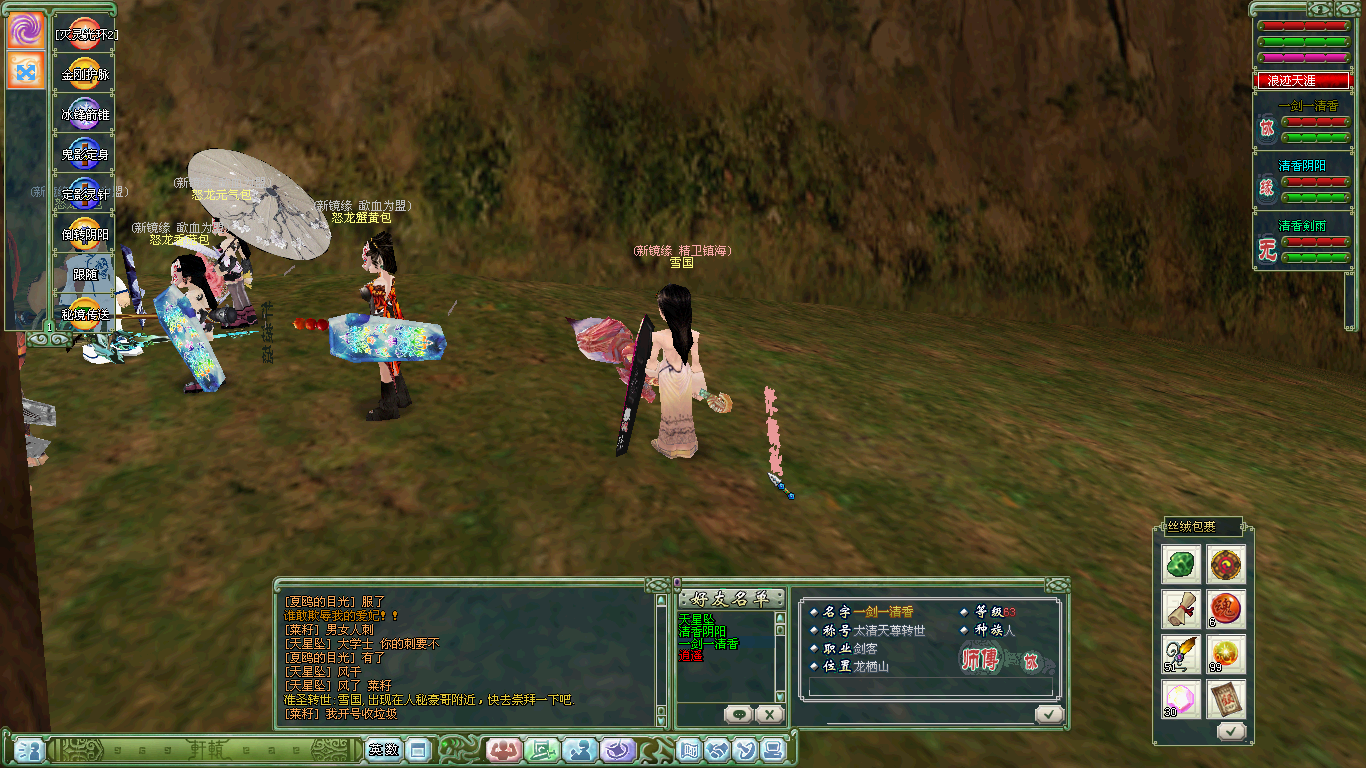Select the pink crystal item slot
Screen dimensions: 1366x768
click(x=1181, y=699)
